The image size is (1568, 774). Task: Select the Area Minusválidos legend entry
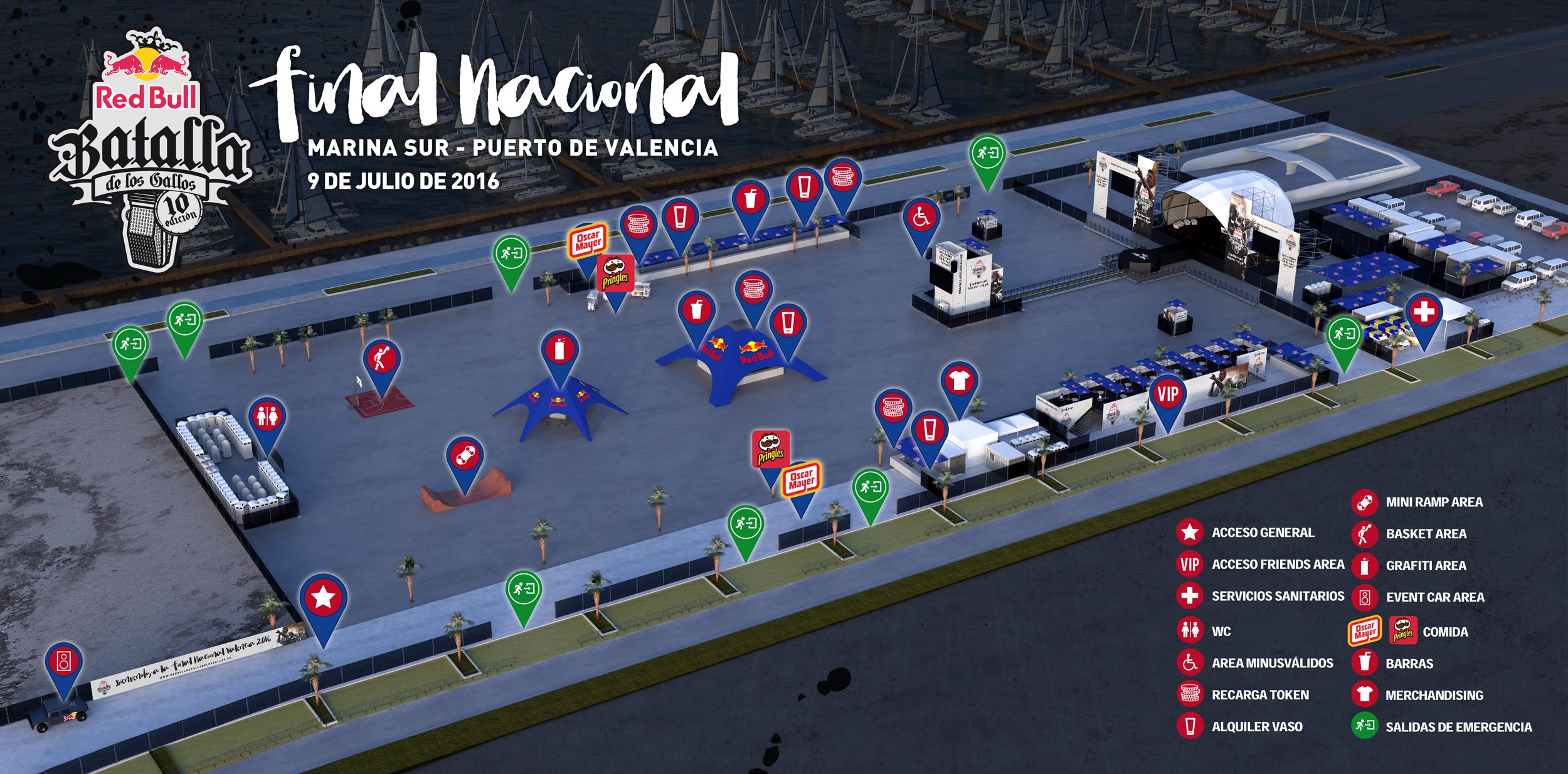(1272, 663)
